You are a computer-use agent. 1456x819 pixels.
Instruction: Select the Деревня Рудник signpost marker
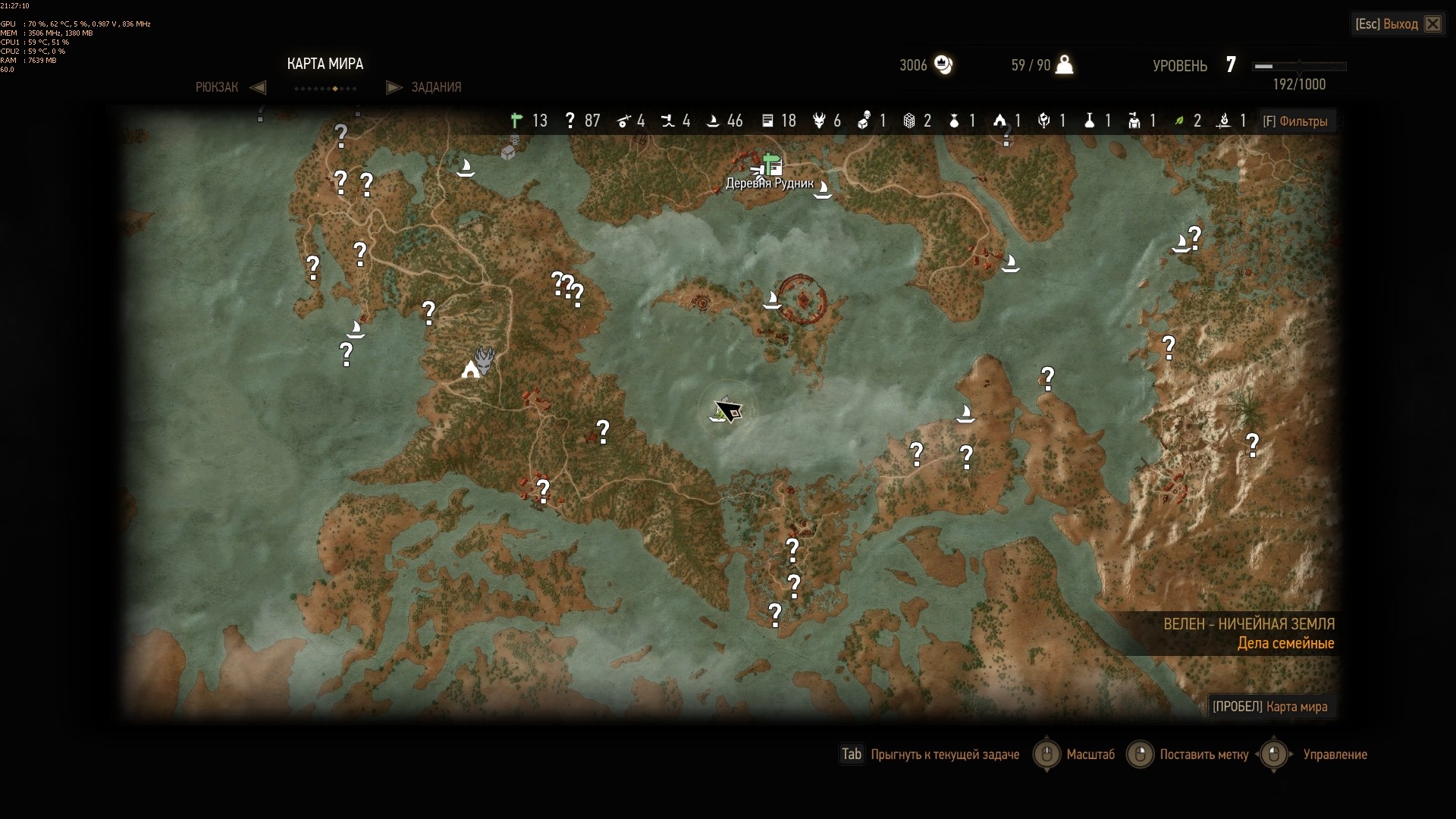[x=772, y=164]
